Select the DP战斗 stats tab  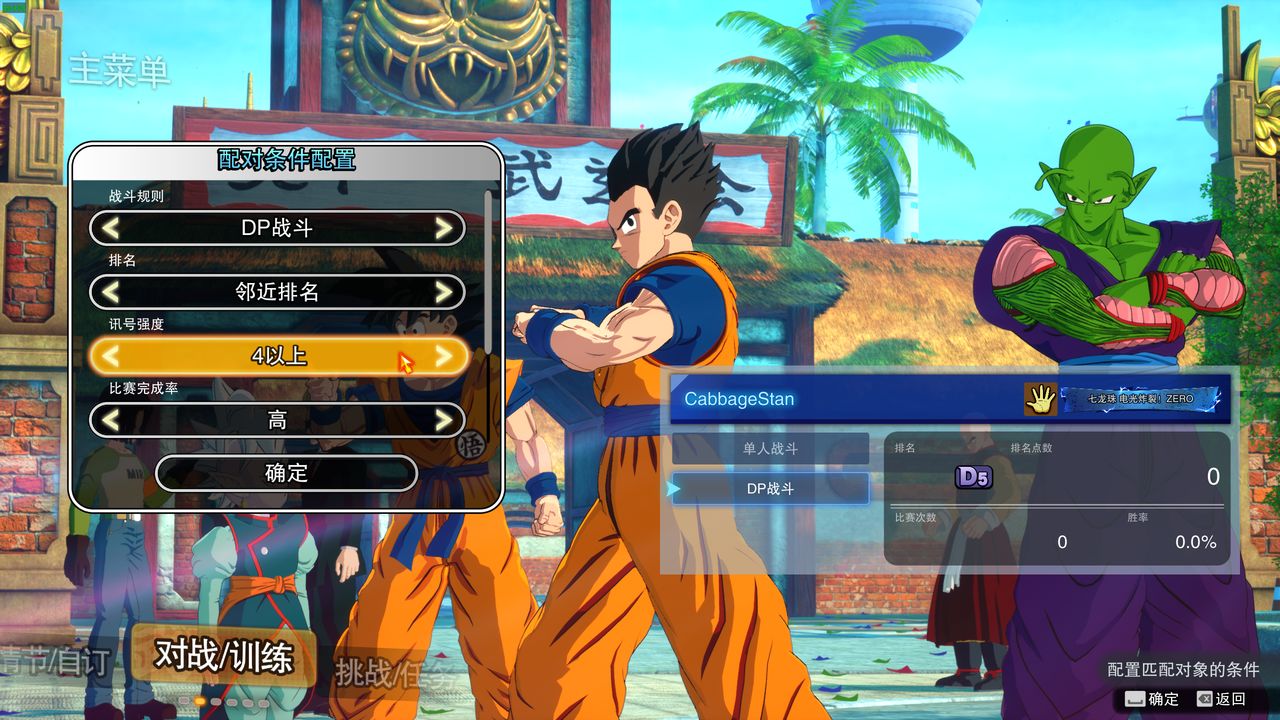770,488
